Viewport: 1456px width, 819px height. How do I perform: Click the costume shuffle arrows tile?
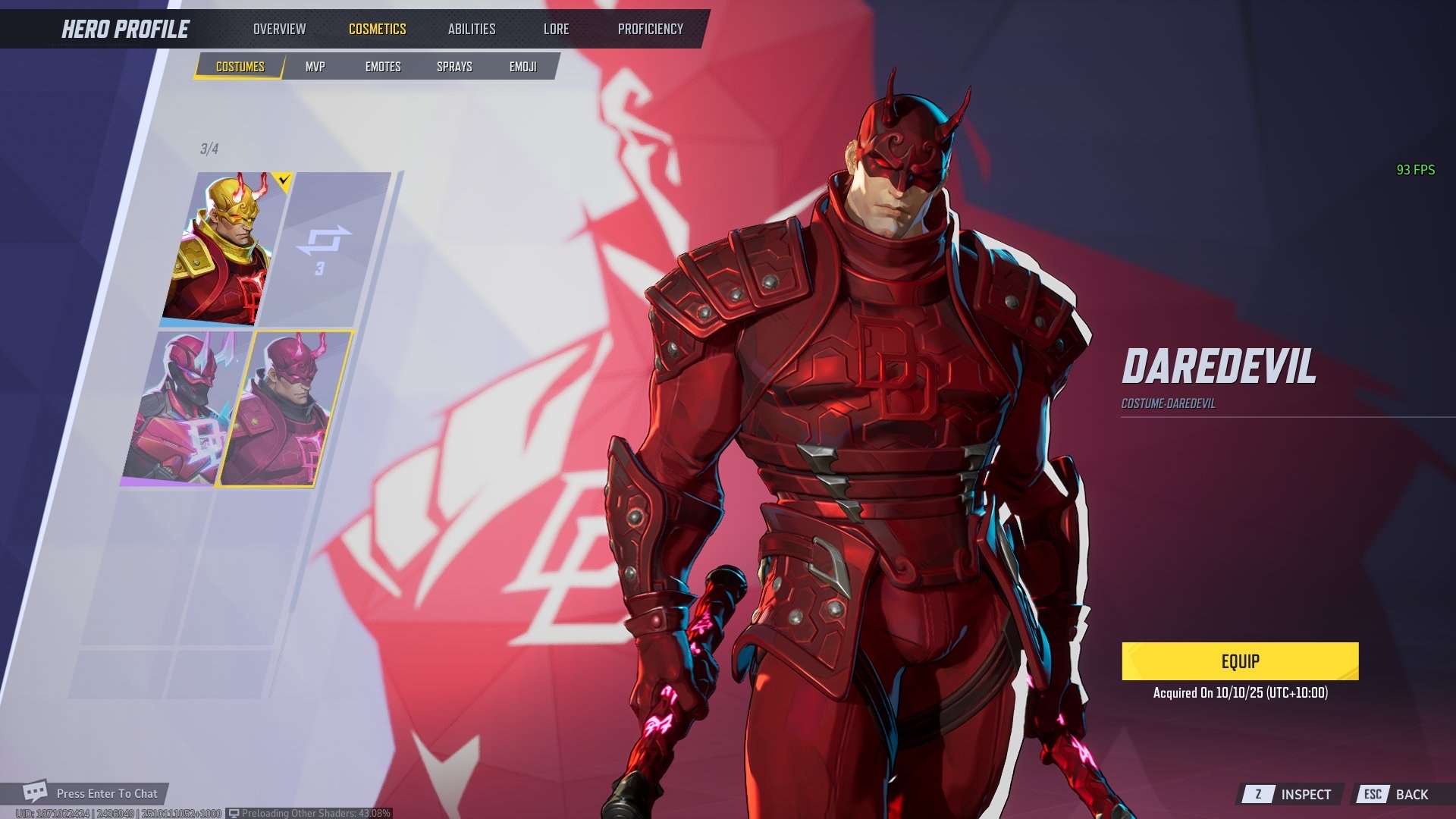pyautogui.click(x=325, y=249)
